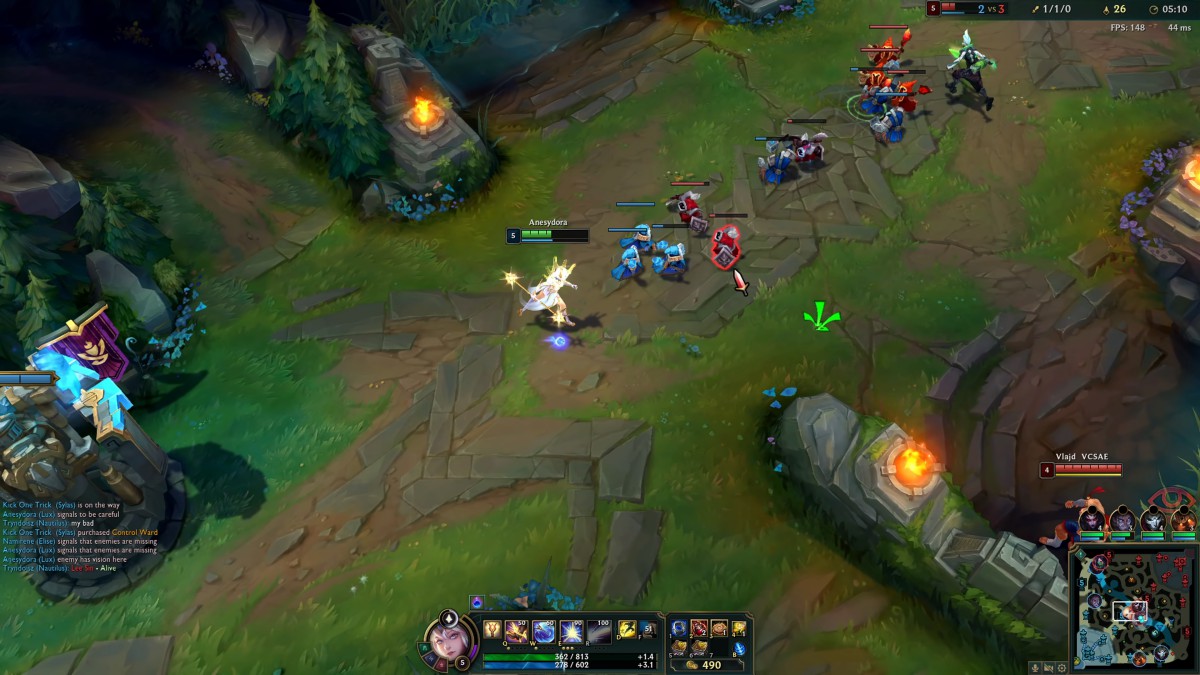Click the item in inventory slot 3
1200x675 pixels.
click(718, 628)
